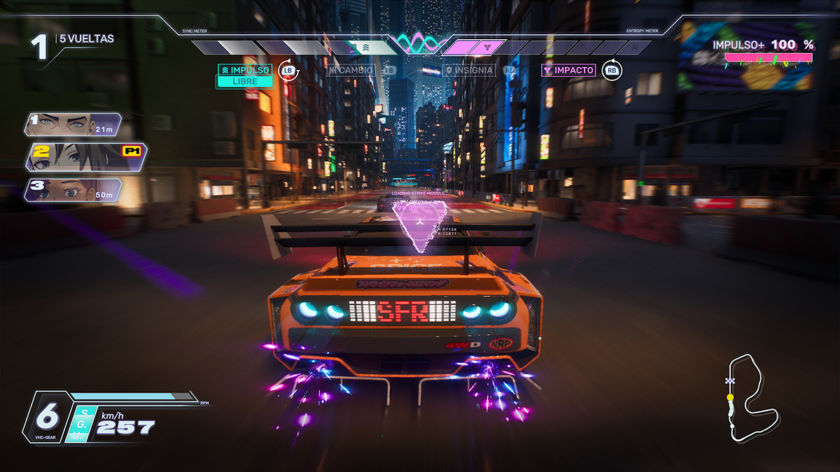840x472 pixels.
Task: Click the white chevron segment of the sync meter
Action: [366, 47]
